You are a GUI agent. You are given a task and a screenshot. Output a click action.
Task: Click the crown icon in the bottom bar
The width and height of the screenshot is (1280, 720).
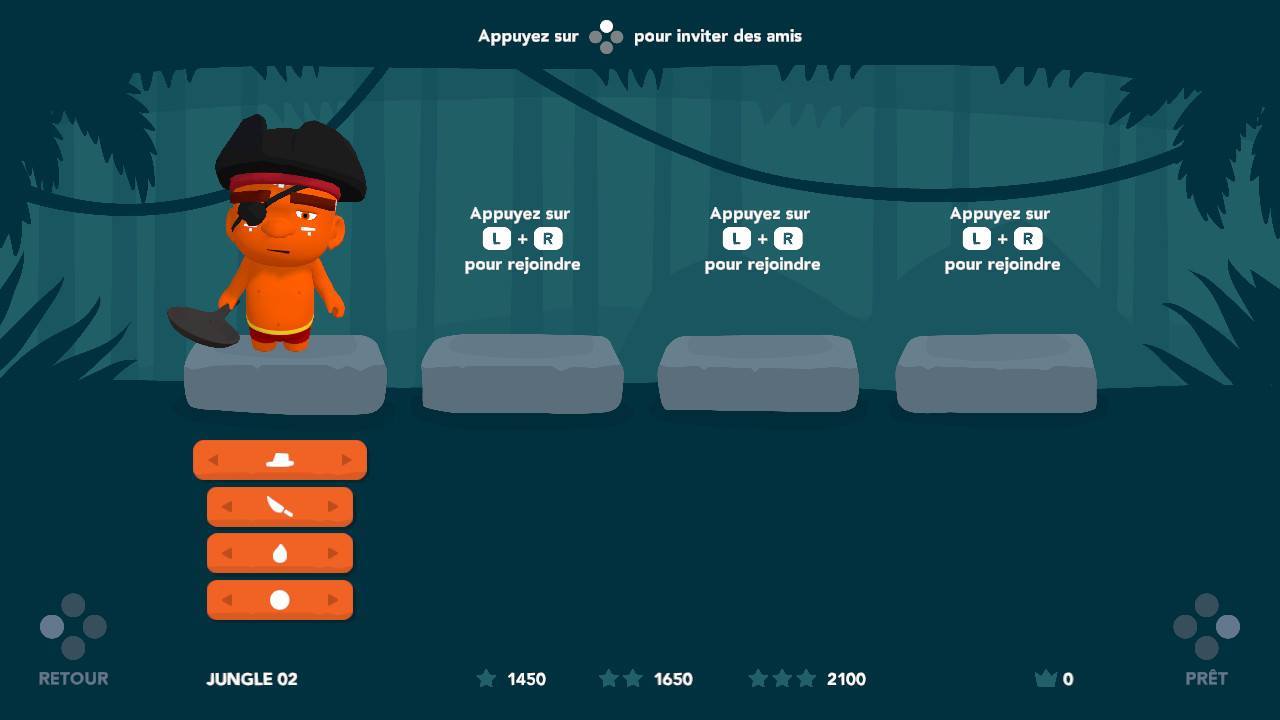[x=1046, y=678]
